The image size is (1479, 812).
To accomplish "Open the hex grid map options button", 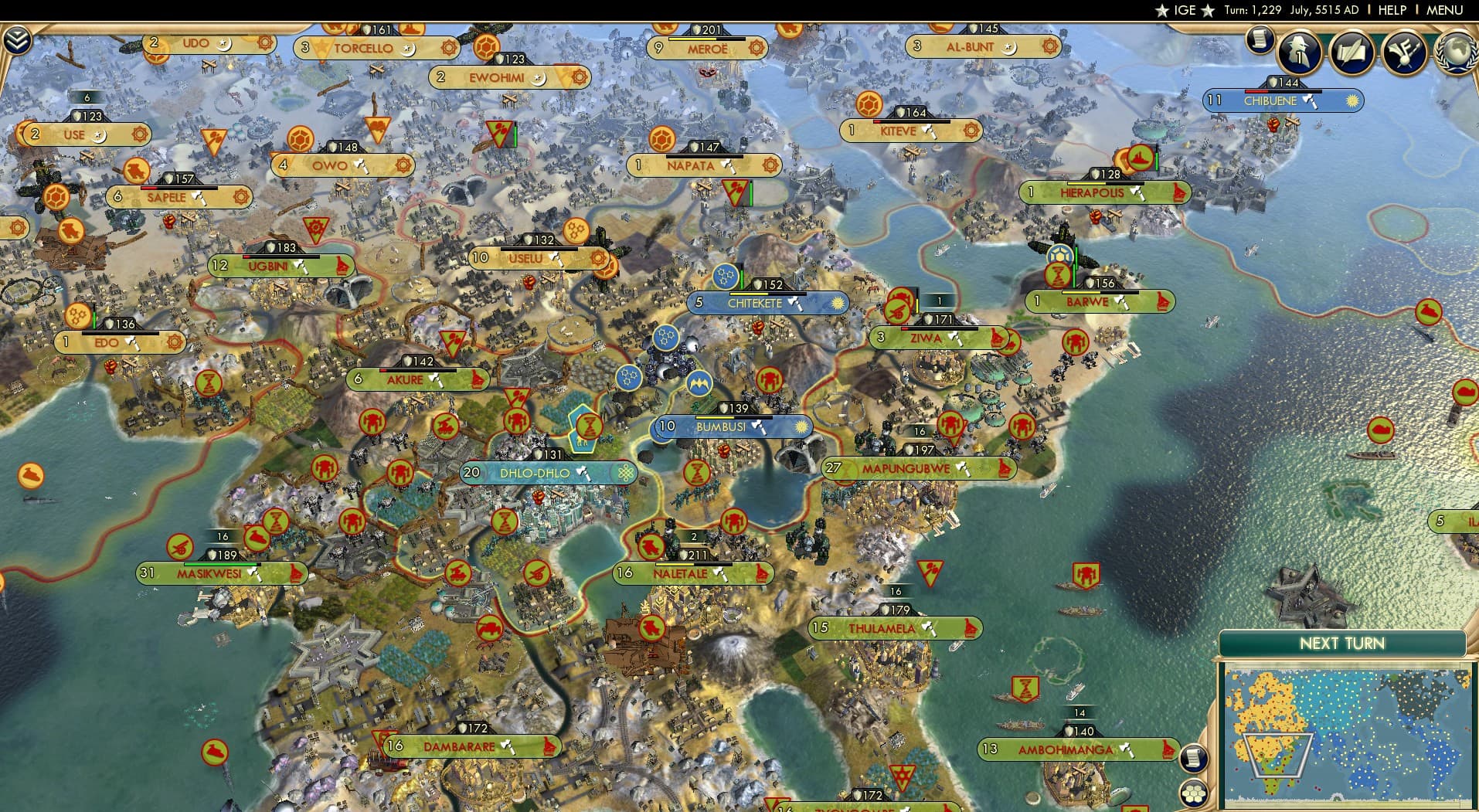I will point(1194,794).
